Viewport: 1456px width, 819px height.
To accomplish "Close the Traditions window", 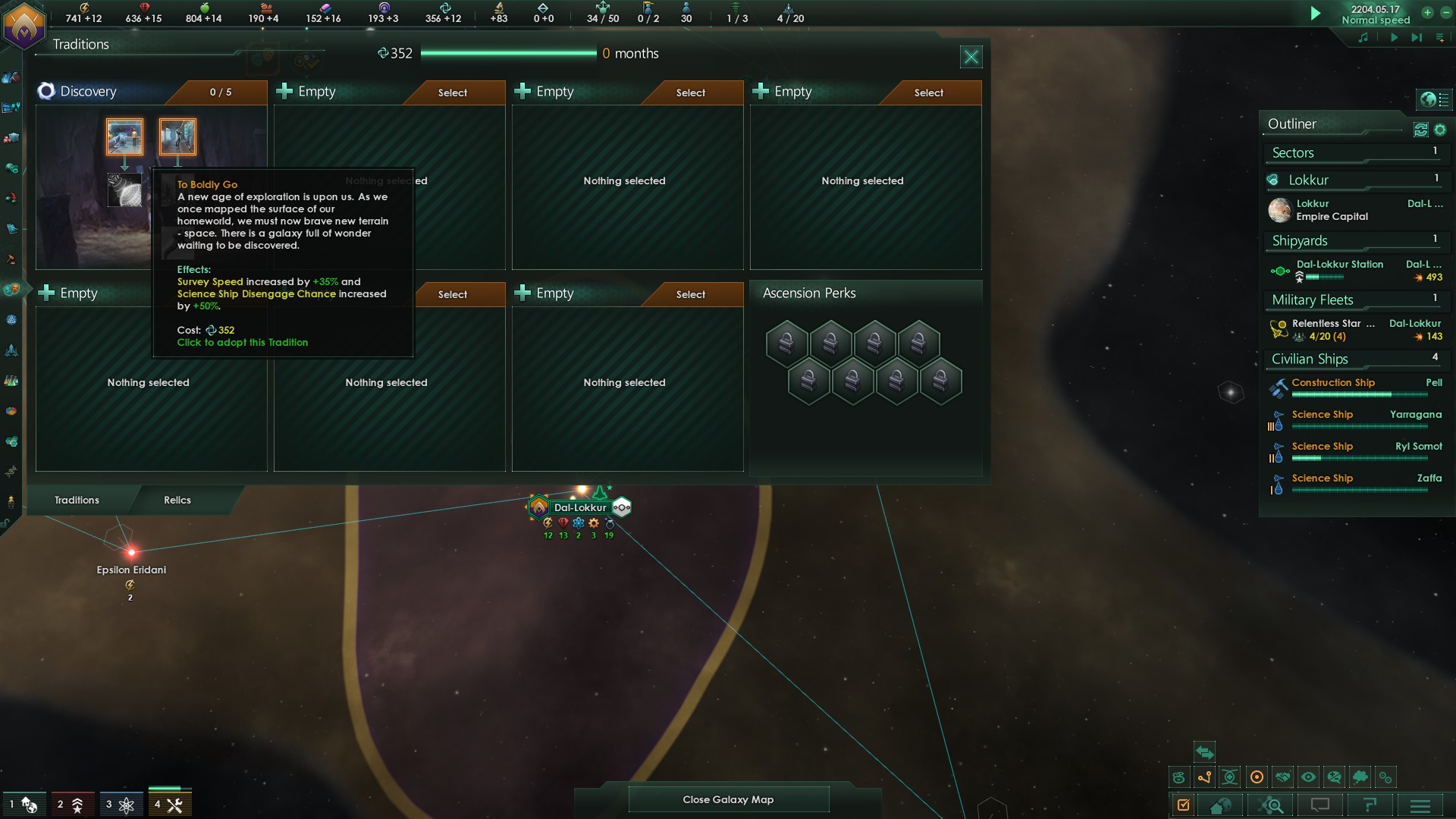I will 971,57.
